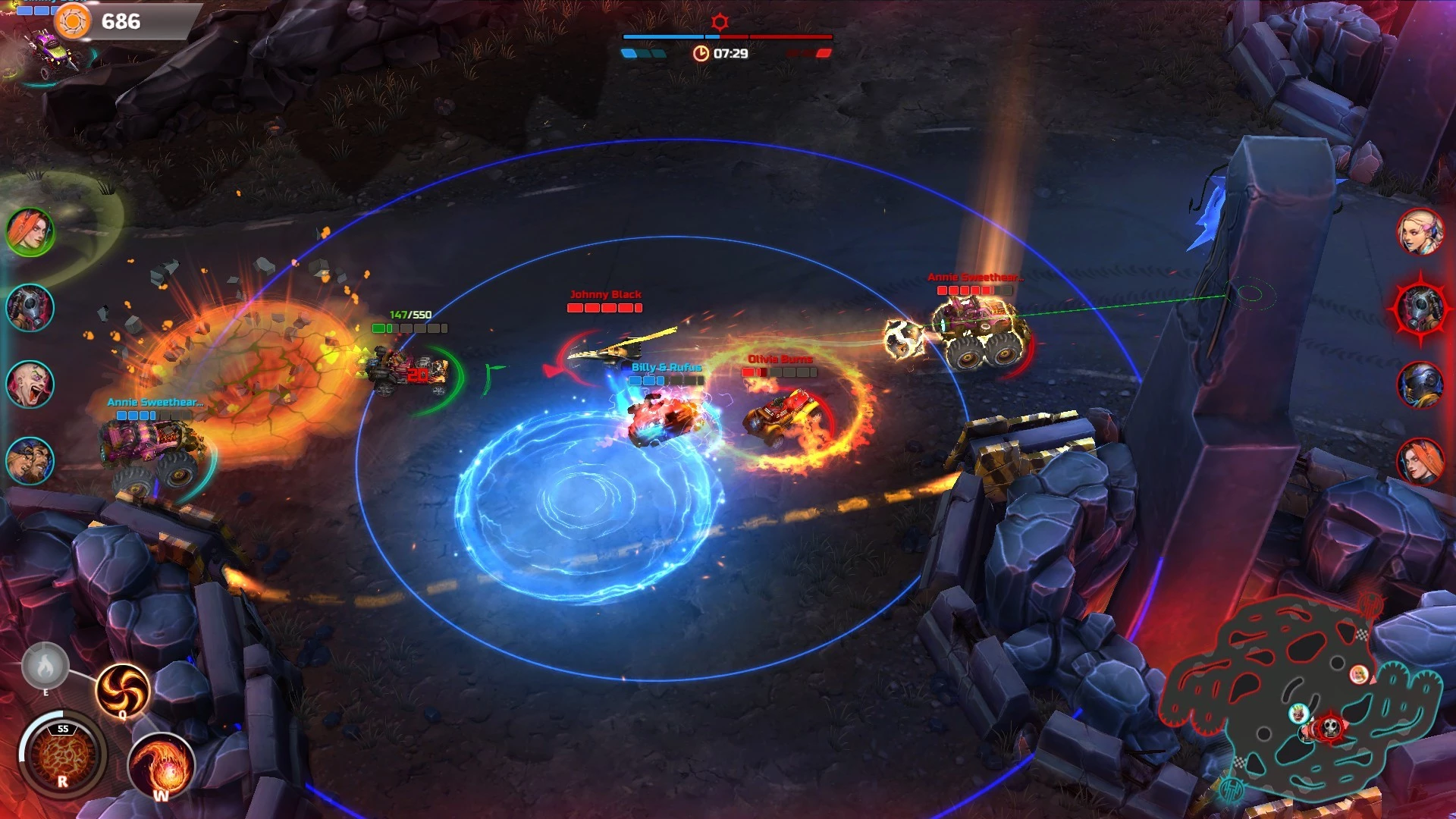1456x819 pixels.
Task: Select the bearded duo ally portrait
Action: [30, 460]
